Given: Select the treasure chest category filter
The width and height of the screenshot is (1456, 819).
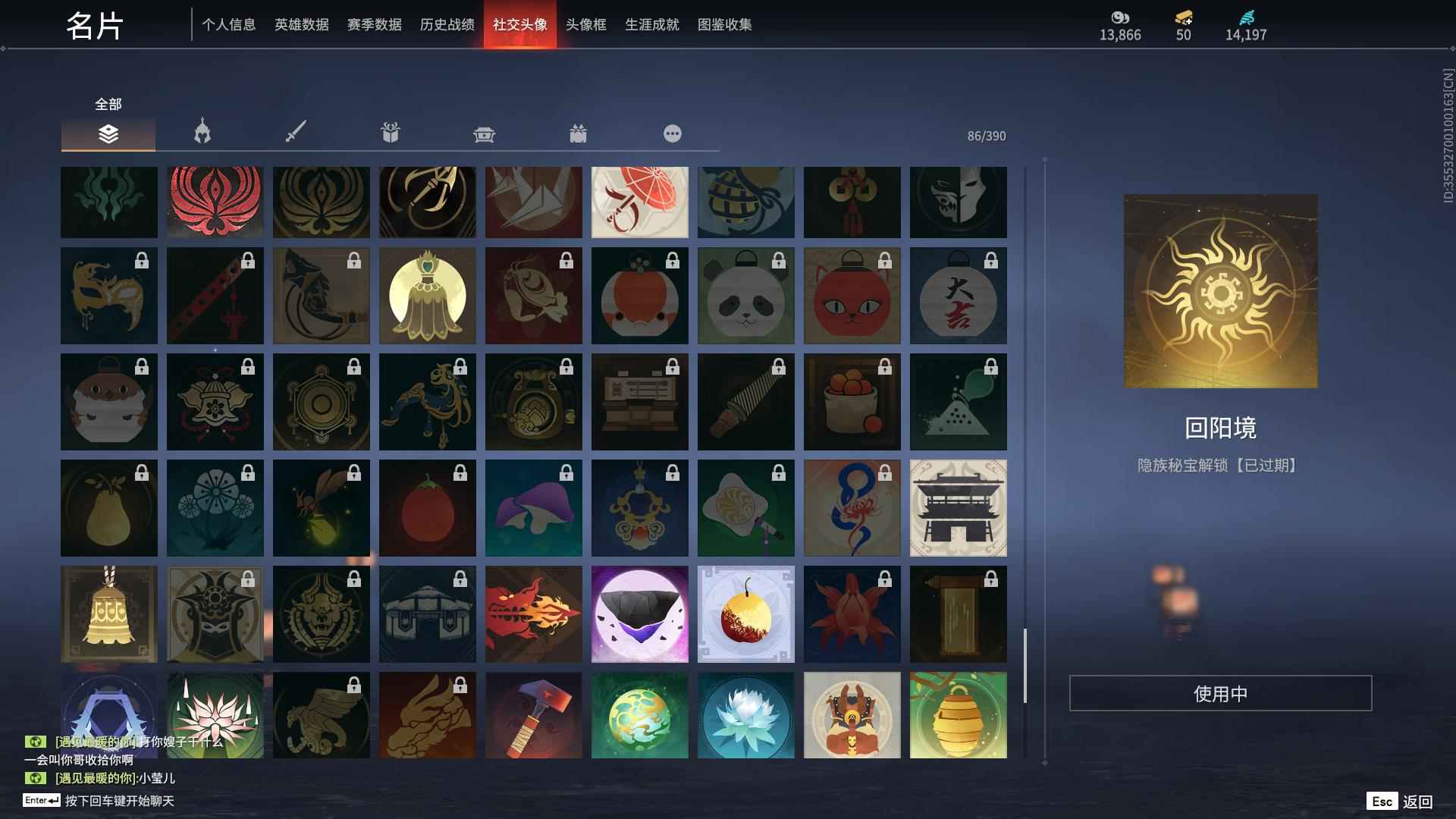Looking at the screenshot, I should [x=485, y=133].
